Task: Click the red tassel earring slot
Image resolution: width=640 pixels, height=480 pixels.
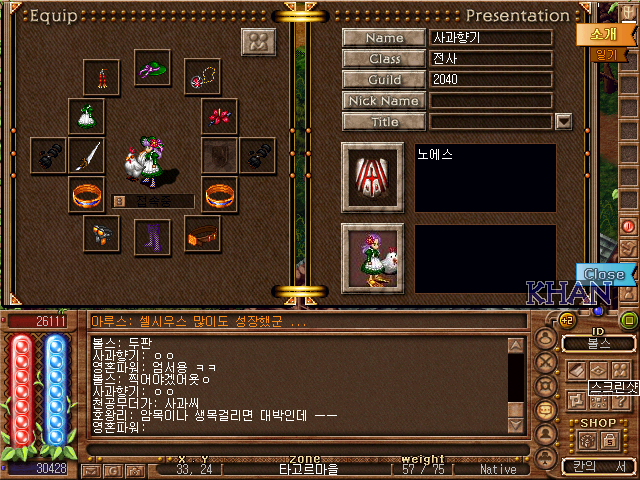Action: 102,77
